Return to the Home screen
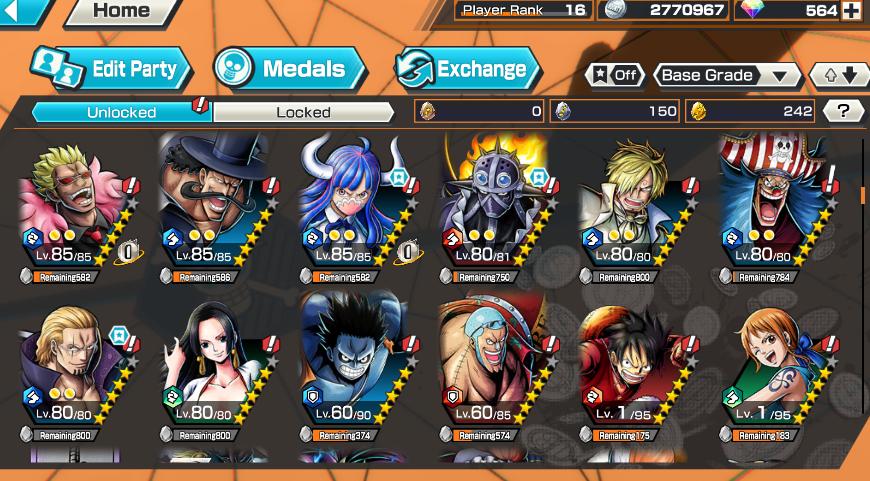870x481 pixels. tap(121, 11)
